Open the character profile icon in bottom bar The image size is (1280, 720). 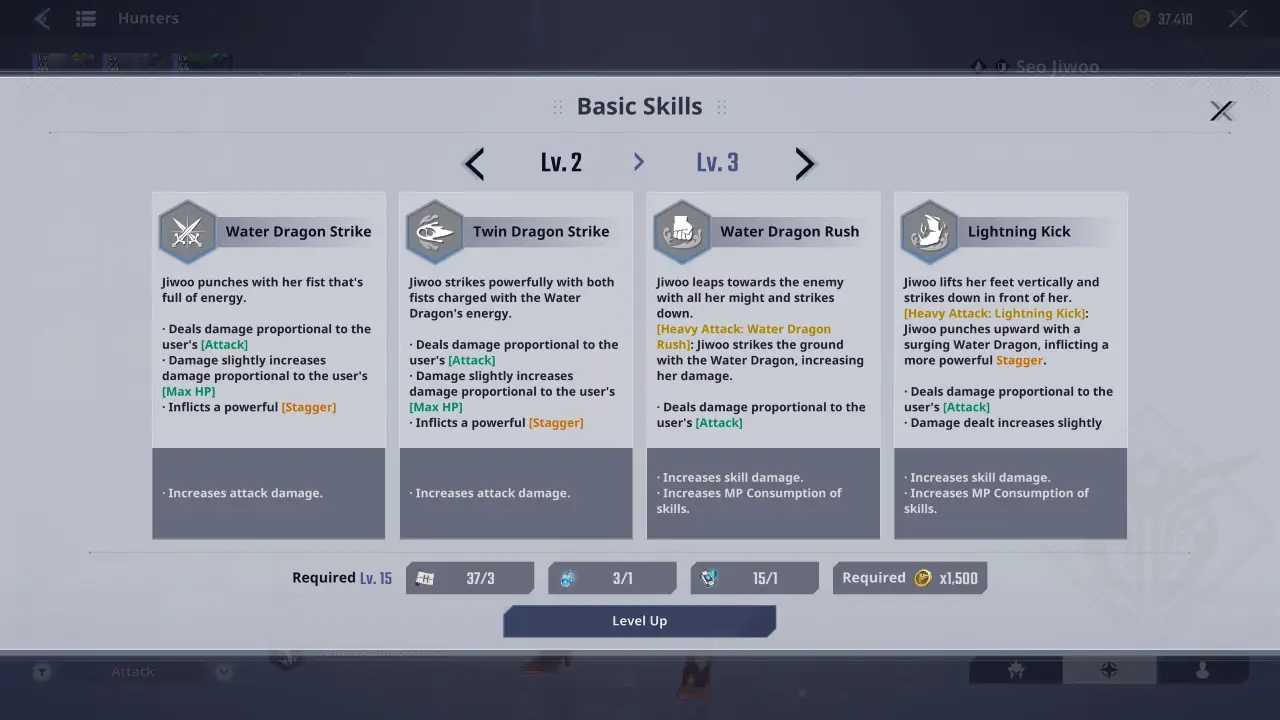(1203, 671)
